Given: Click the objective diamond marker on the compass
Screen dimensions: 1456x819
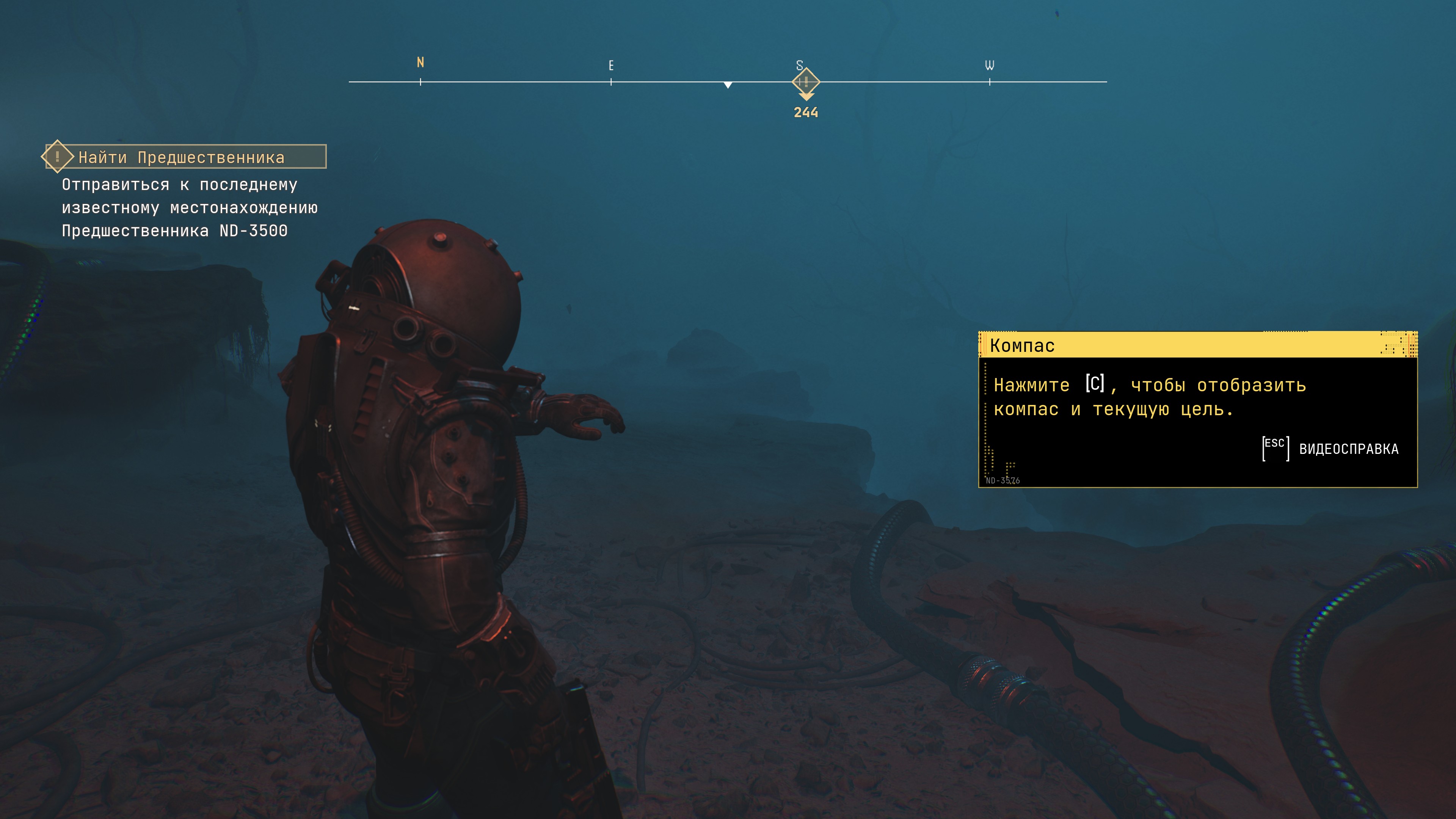Looking at the screenshot, I should 805,82.
